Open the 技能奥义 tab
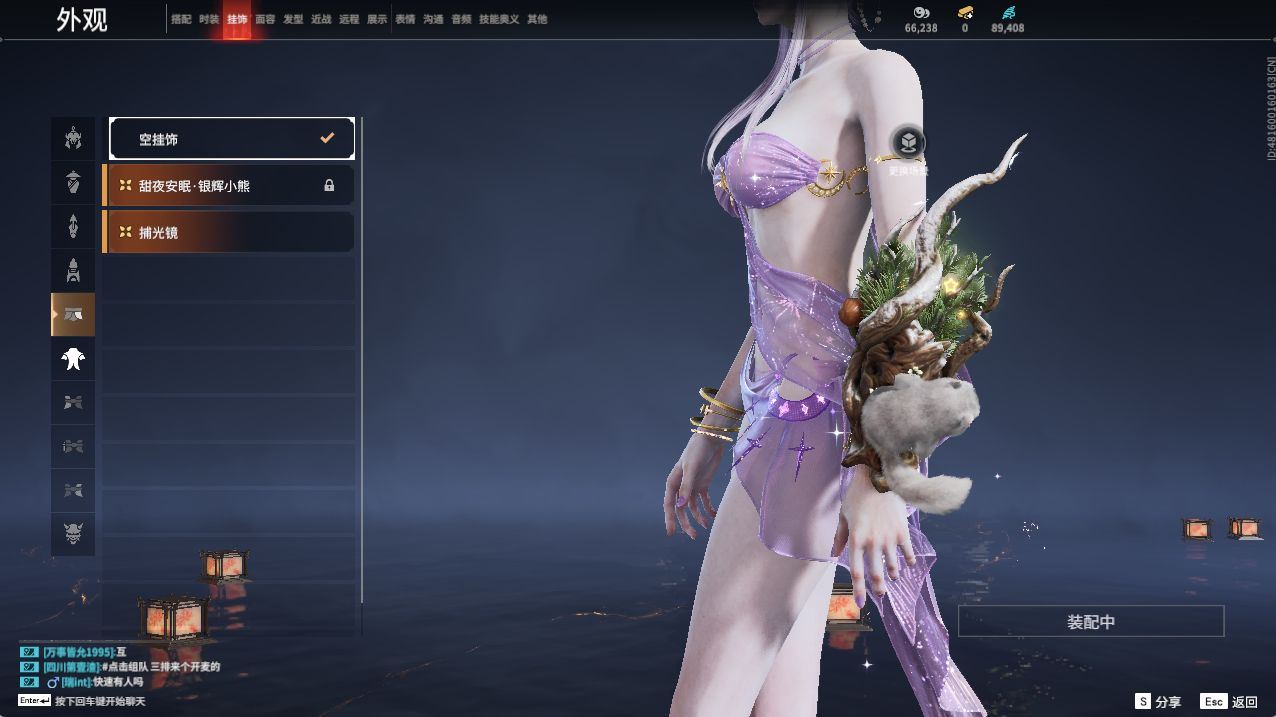1276x717 pixels. tap(499, 19)
